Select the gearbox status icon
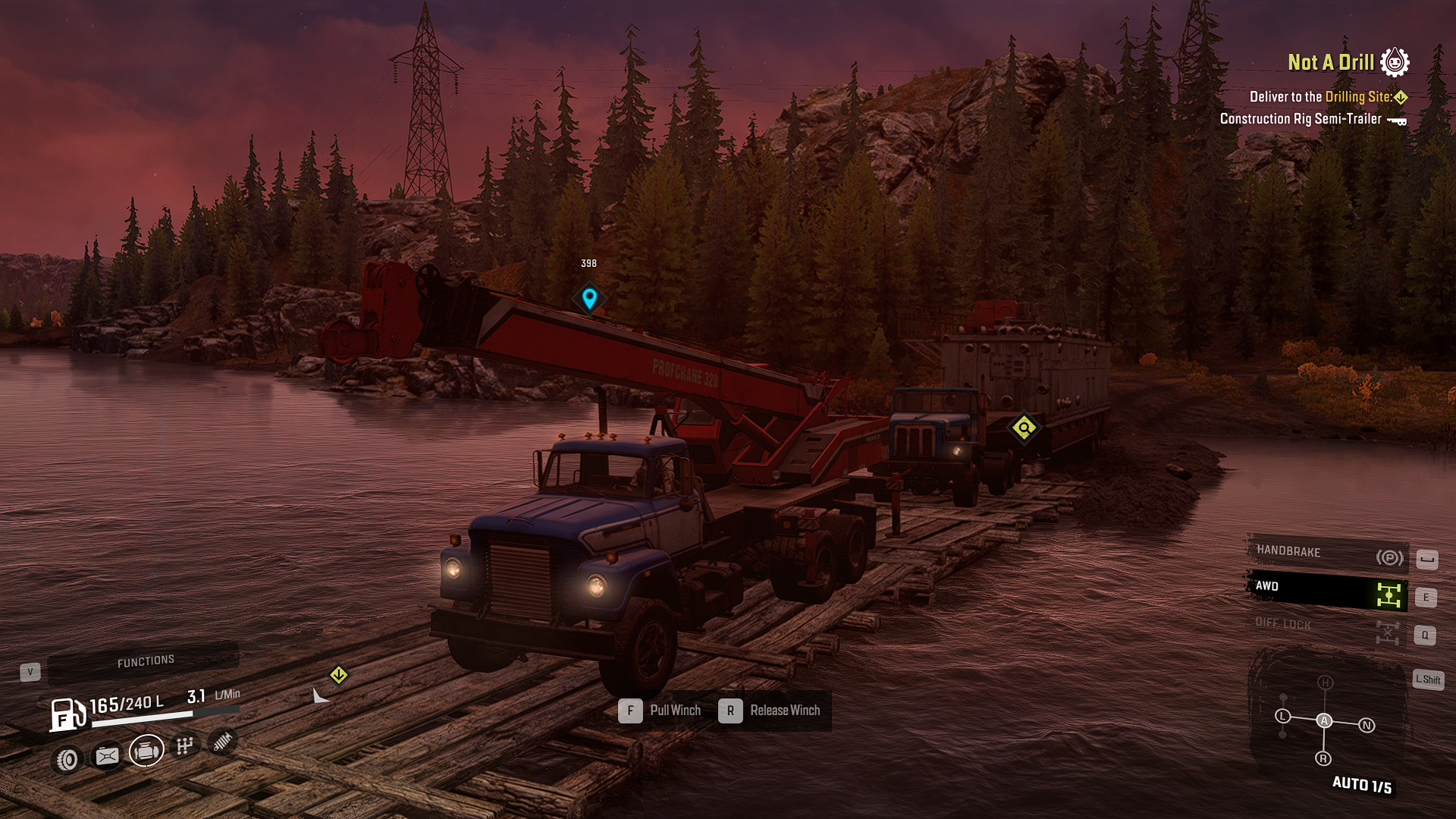This screenshot has width=1456, height=819. (184, 746)
